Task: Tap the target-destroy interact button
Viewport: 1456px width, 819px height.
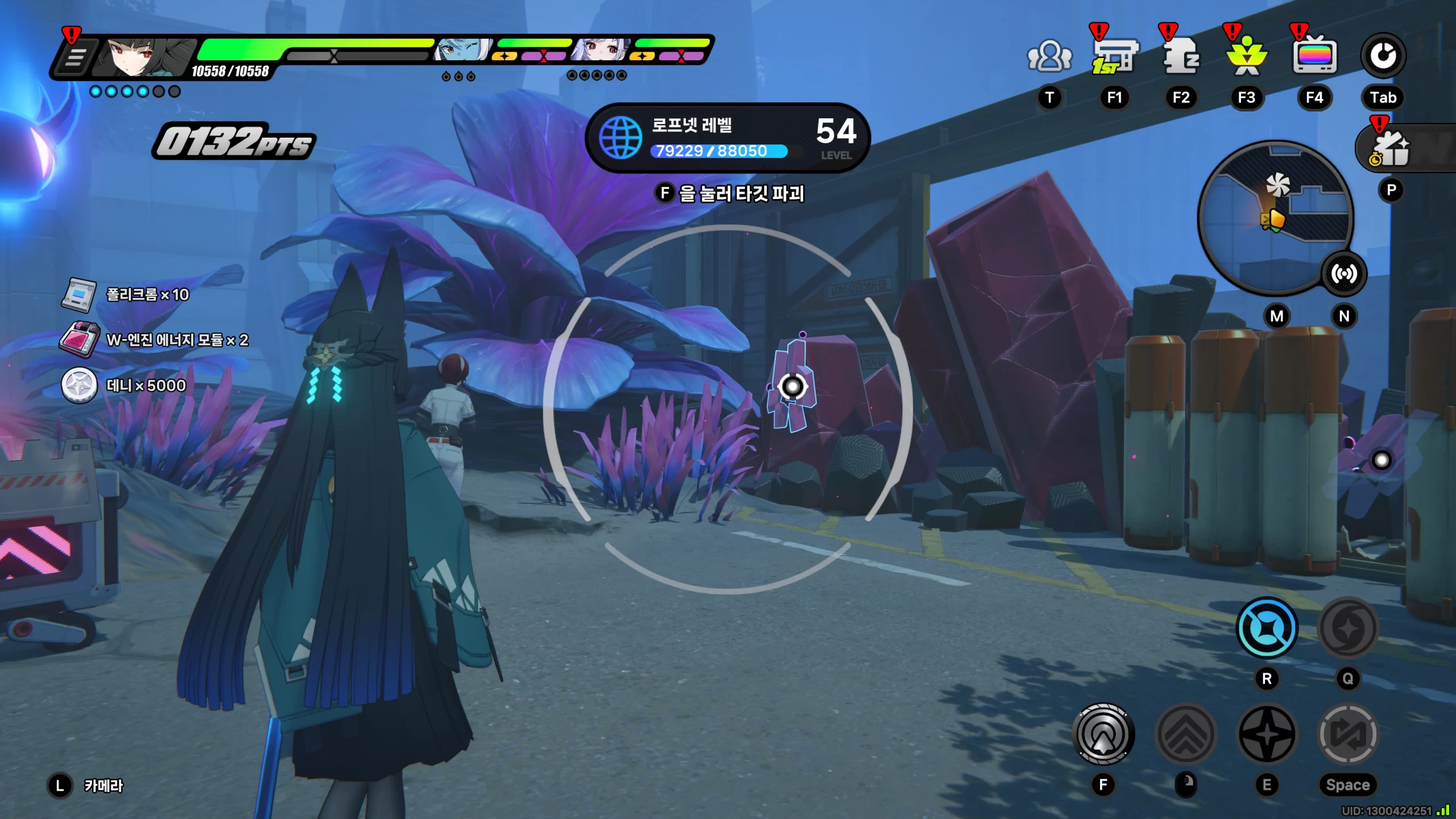Action: coord(1103,734)
